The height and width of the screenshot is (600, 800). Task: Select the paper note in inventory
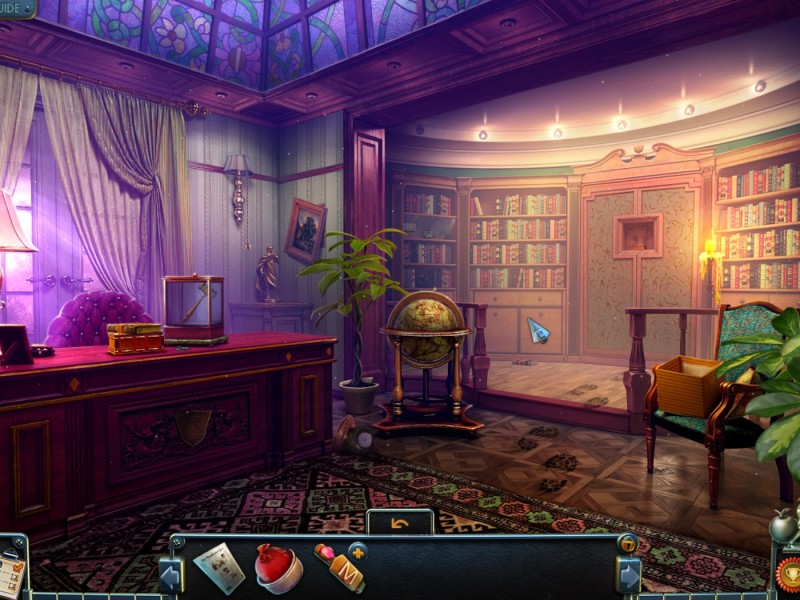click(219, 567)
